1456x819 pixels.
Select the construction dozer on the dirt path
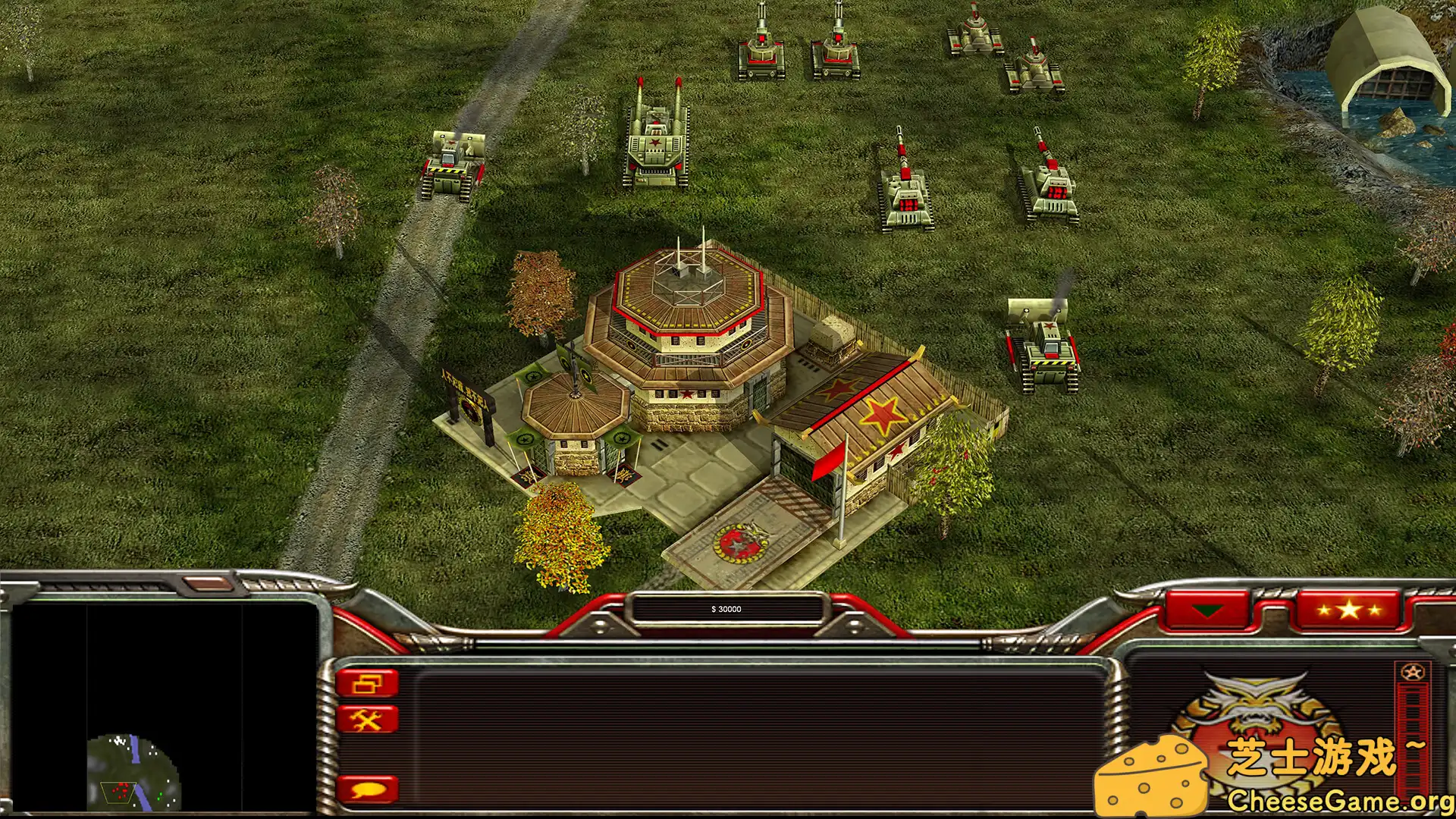pos(450,167)
